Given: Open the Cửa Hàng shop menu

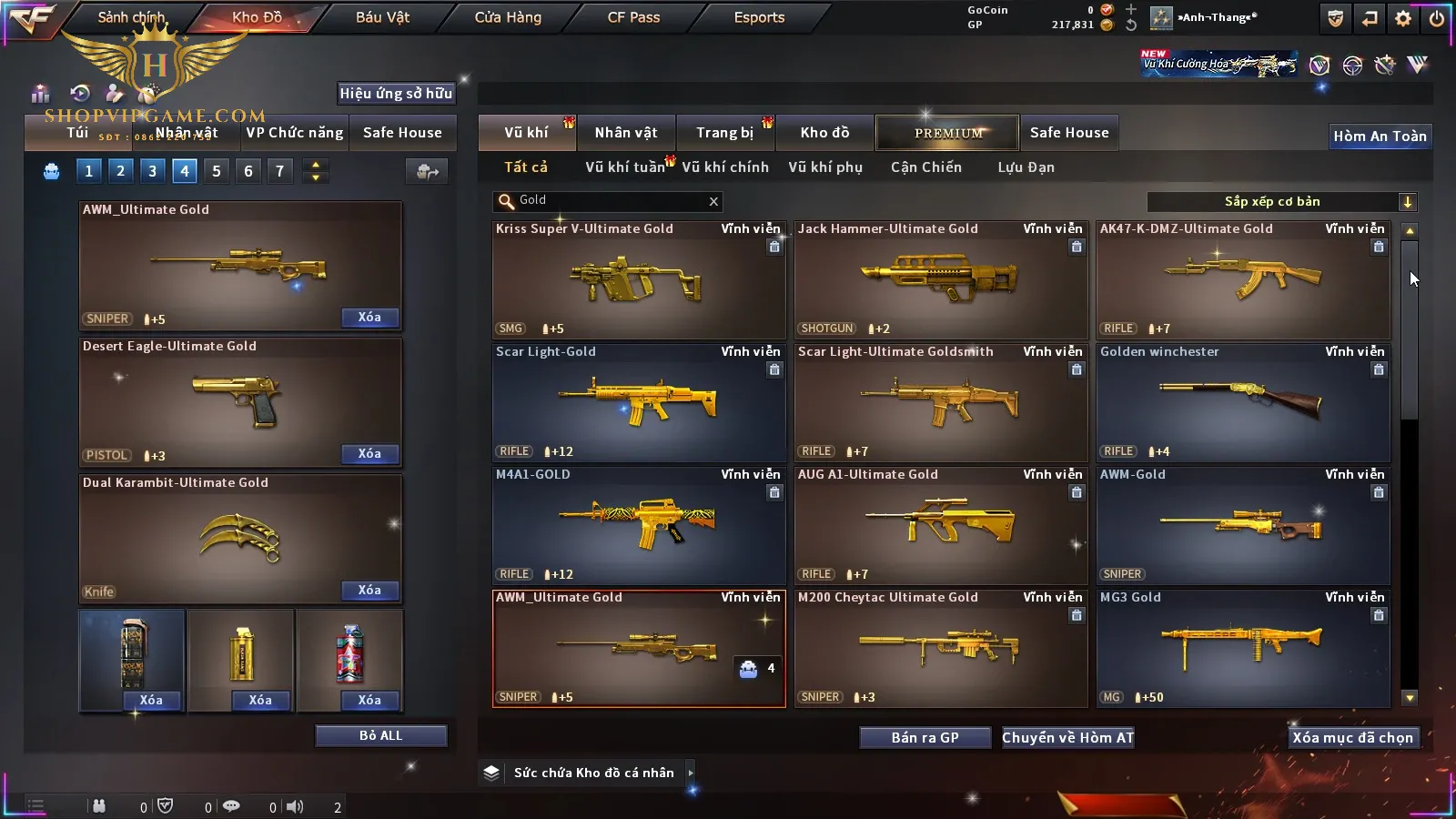Looking at the screenshot, I should click(x=508, y=17).
